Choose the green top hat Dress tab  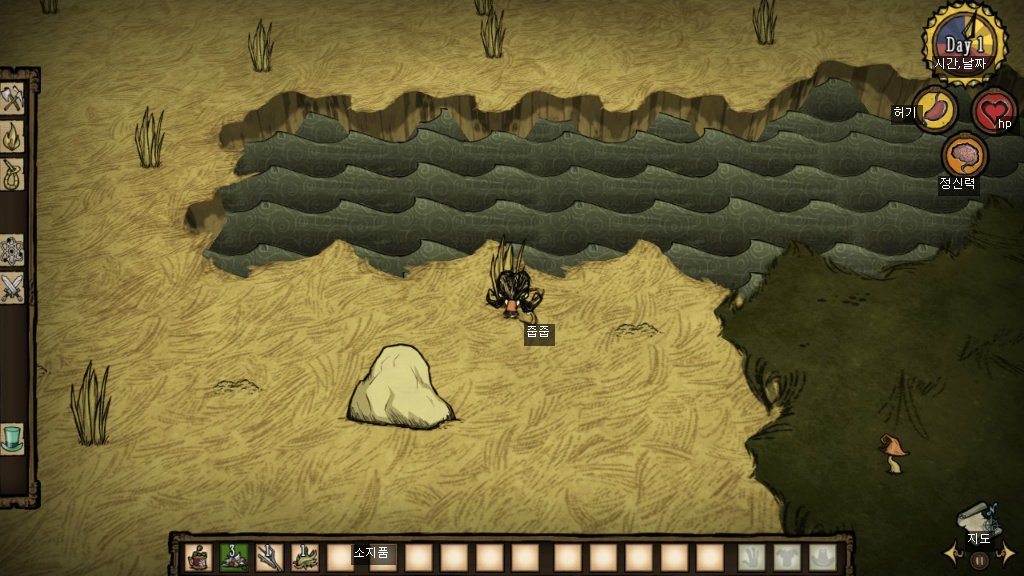coord(12,439)
